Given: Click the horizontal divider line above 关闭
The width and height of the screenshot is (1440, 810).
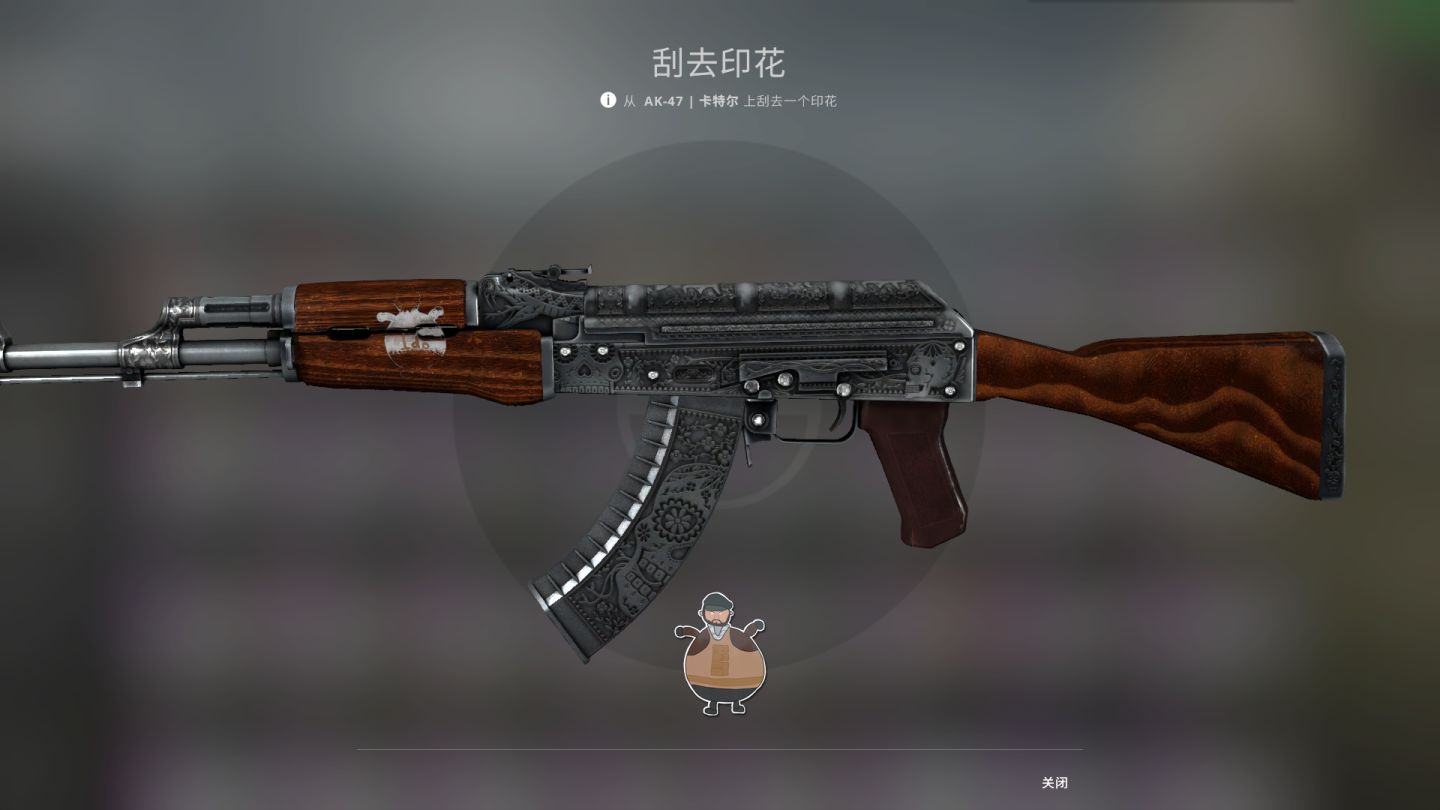Looking at the screenshot, I should coord(720,746).
